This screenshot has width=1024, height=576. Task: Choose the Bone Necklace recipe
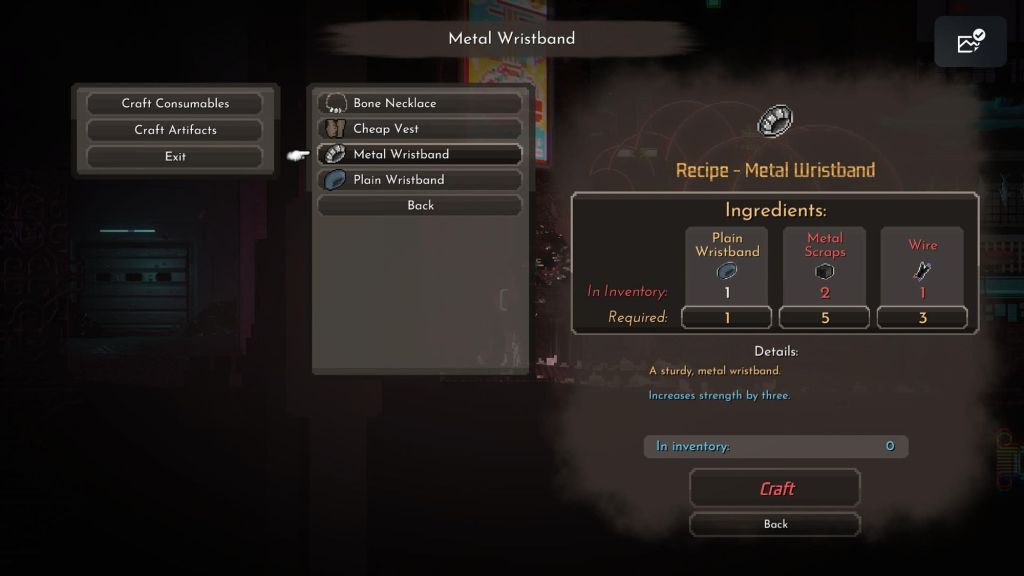420,103
